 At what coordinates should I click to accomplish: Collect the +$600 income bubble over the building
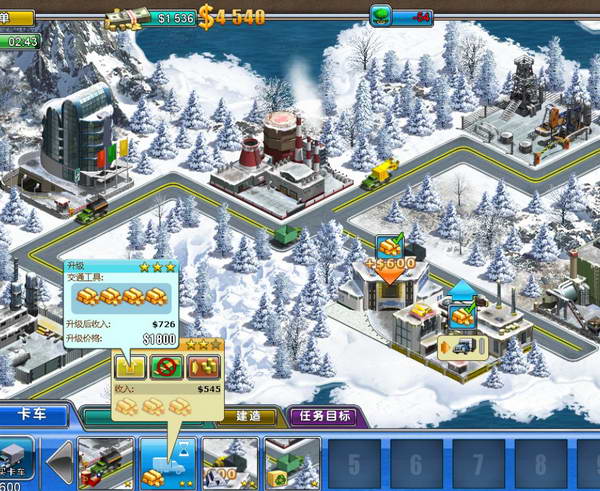pyautogui.click(x=390, y=261)
